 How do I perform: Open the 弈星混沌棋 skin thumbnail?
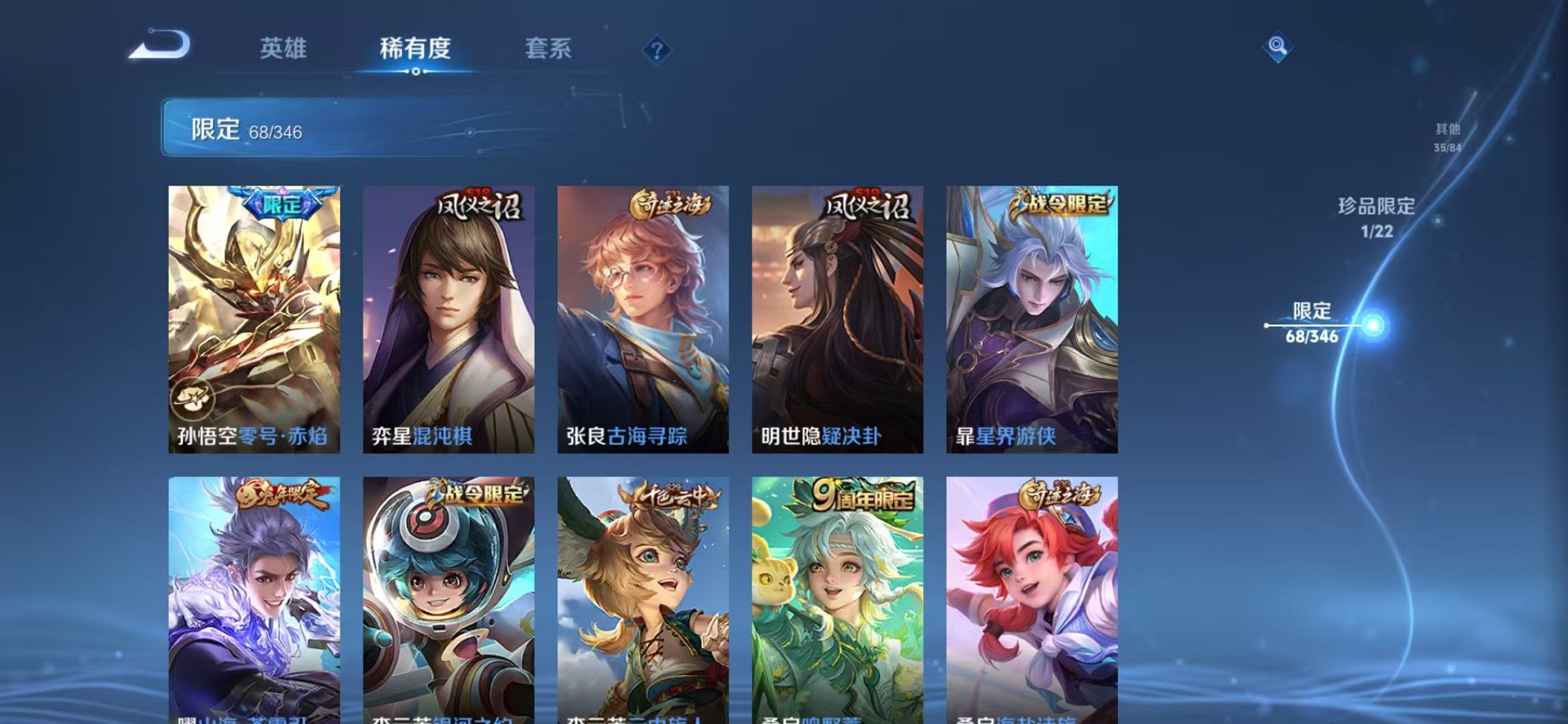(x=449, y=315)
